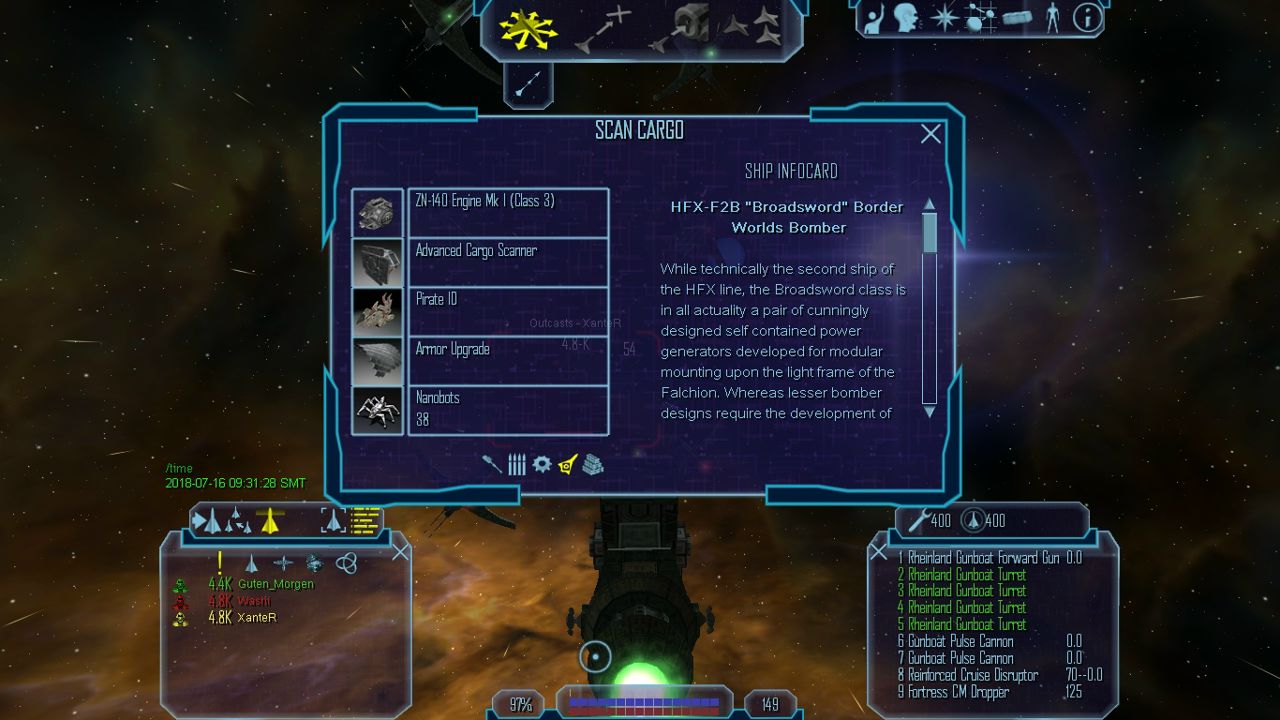Show the internal equipment filter (gear icon)

[x=542, y=464]
